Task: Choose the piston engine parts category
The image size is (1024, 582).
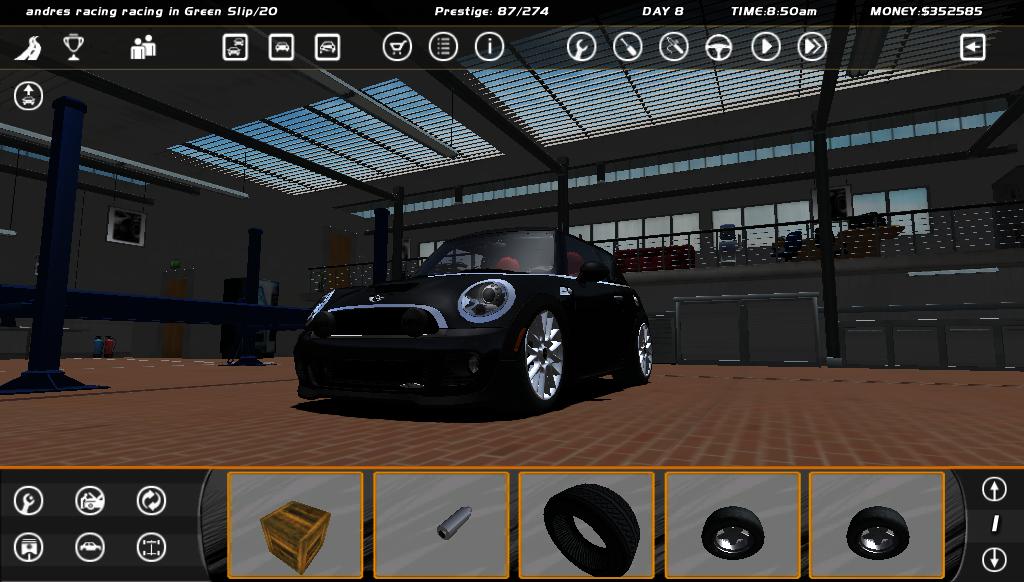Action: click(x=29, y=547)
